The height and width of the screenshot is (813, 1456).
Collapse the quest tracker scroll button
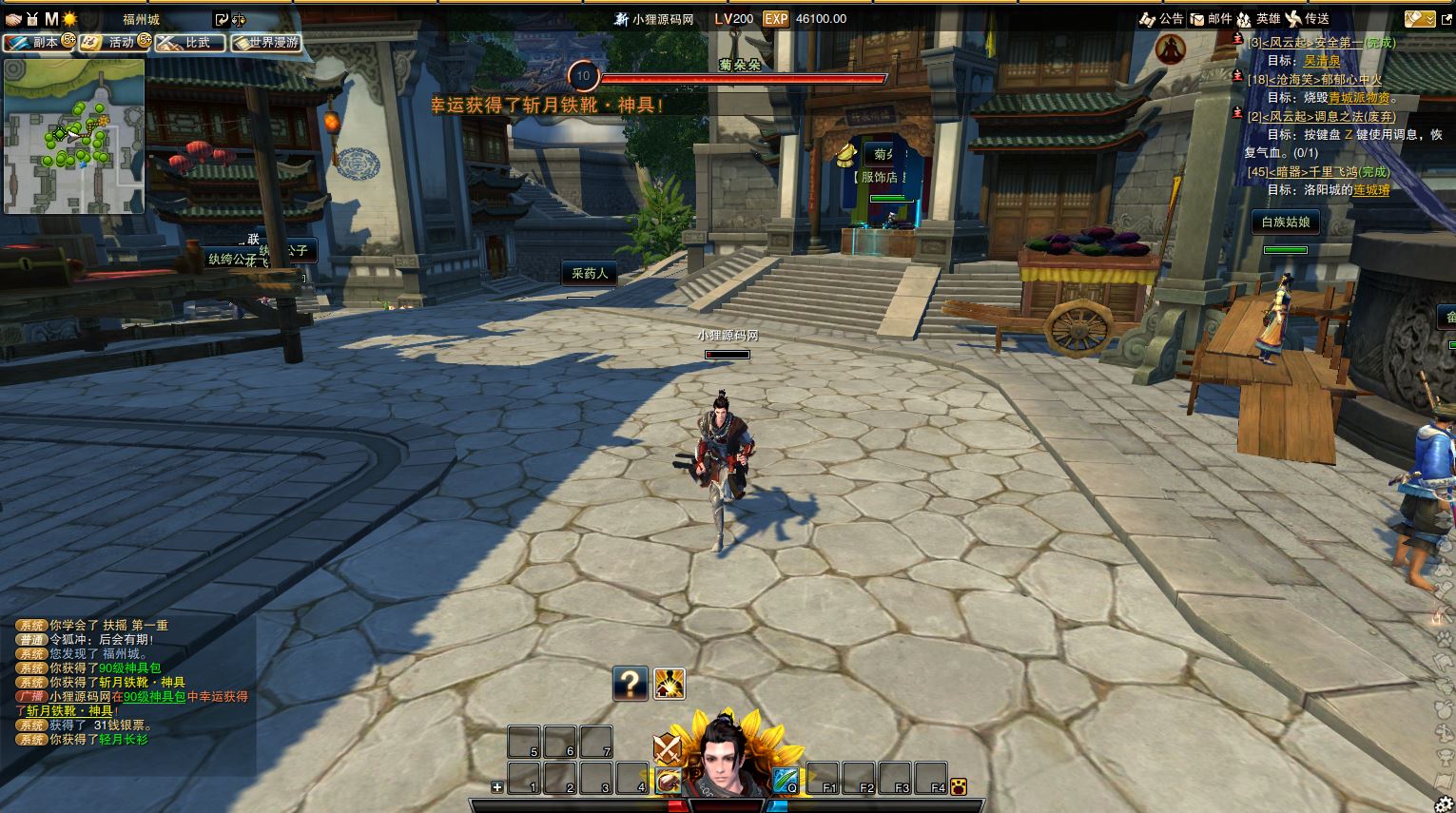[x=1419, y=19]
